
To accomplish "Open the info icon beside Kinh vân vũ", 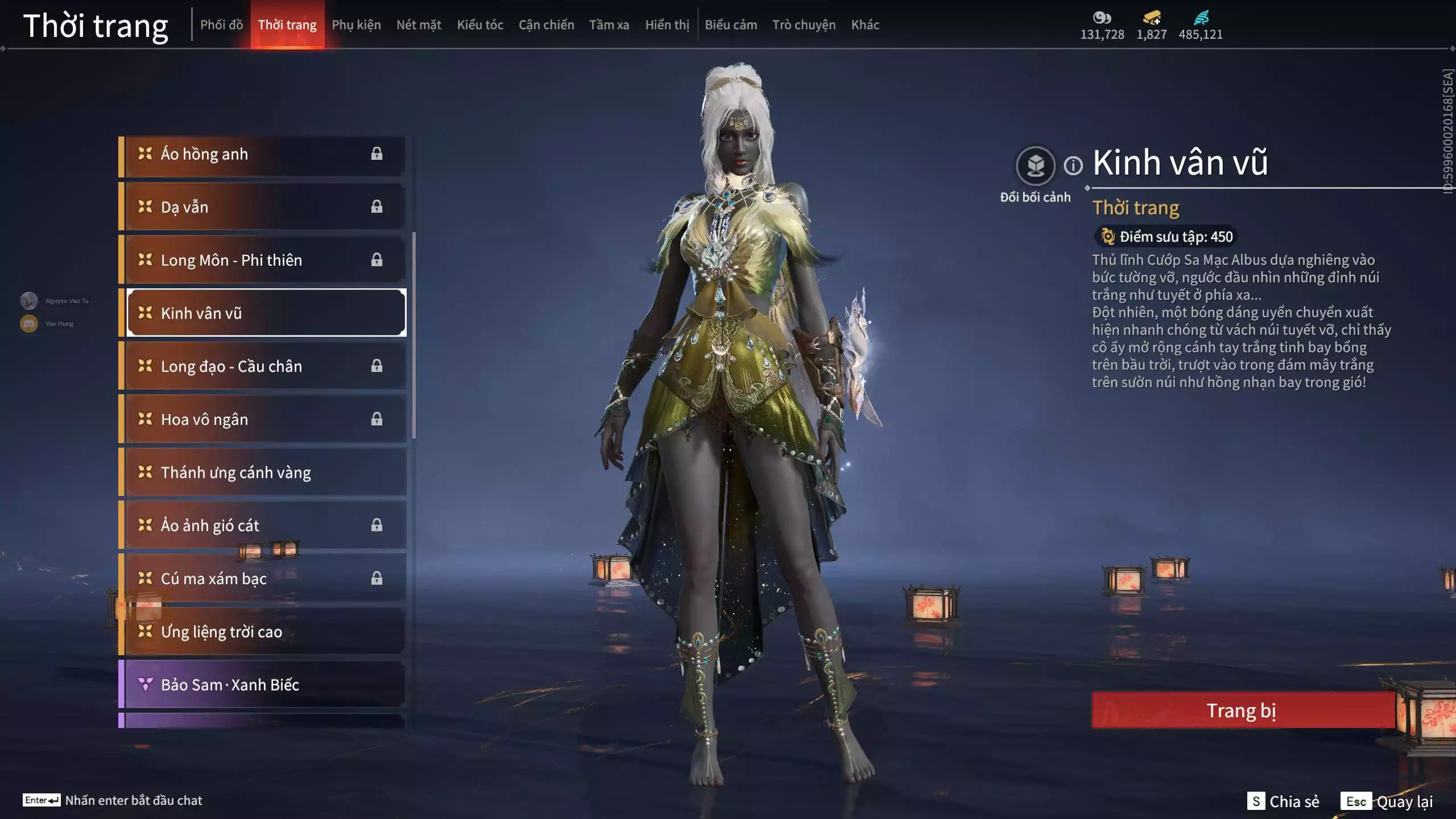I will click(1073, 166).
